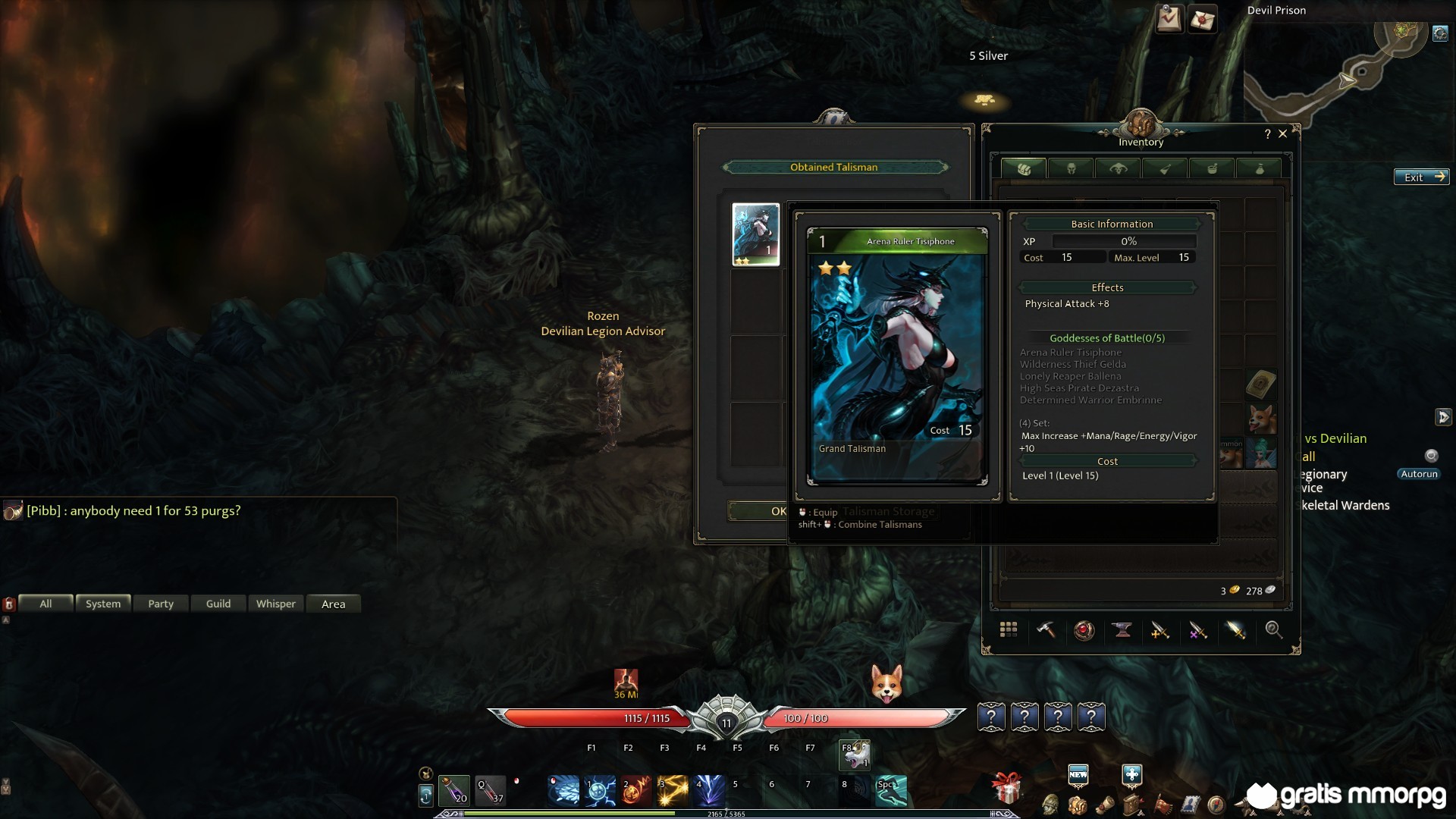Open the Inventory help question mark
This screenshot has height=819, width=1456.
1267,134
